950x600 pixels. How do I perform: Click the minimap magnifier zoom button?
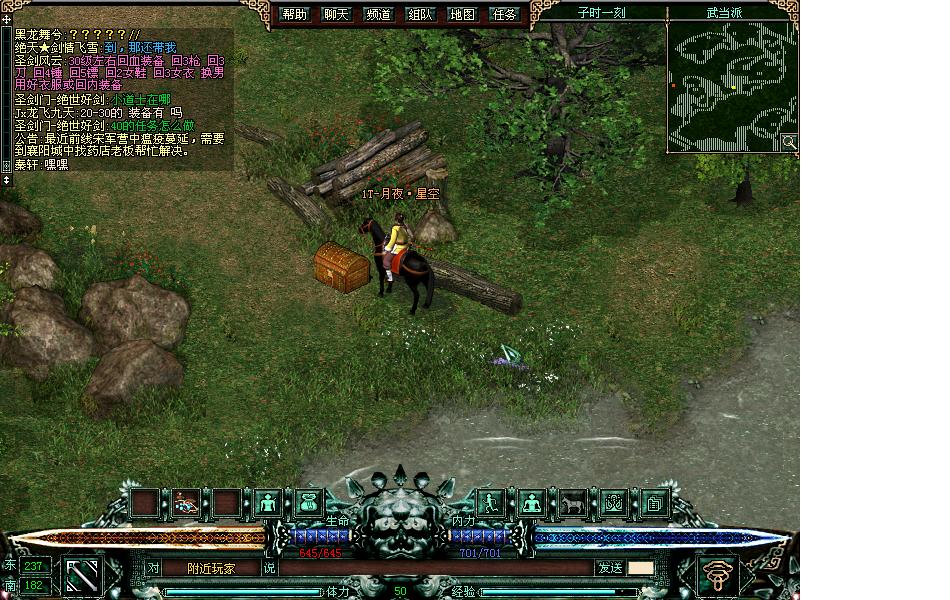tap(789, 142)
